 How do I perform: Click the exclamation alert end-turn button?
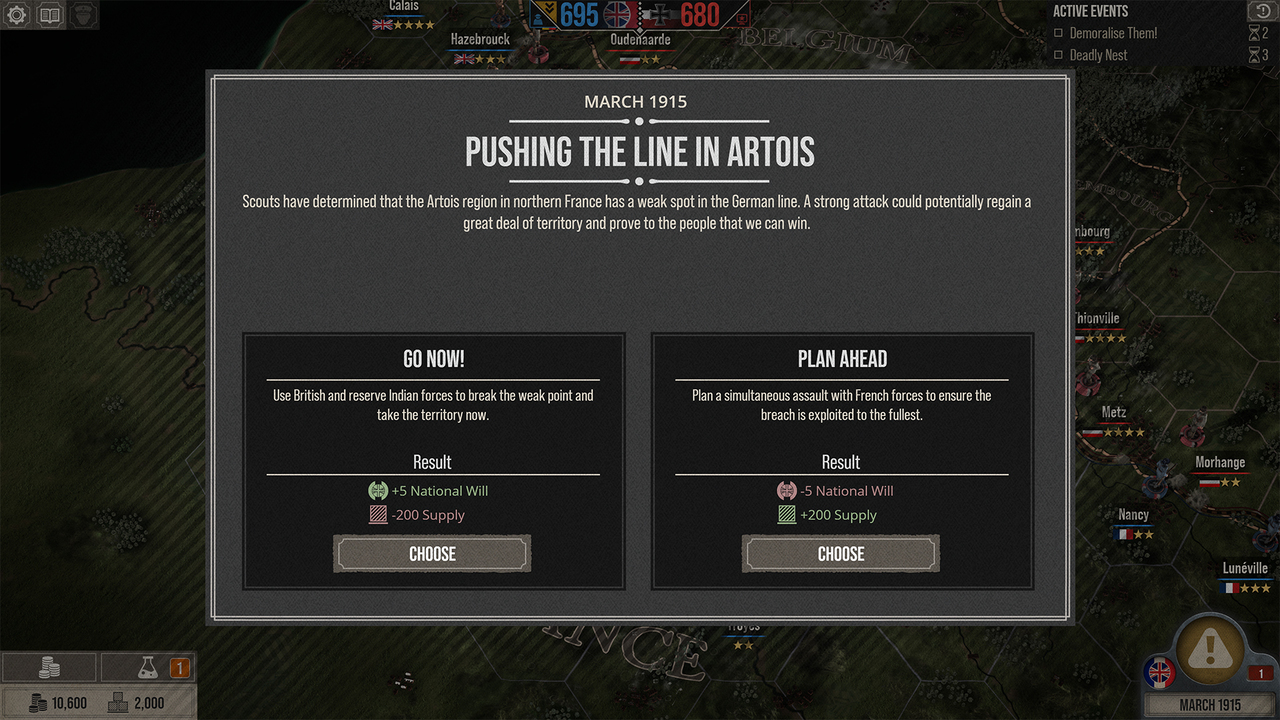pyautogui.click(x=1210, y=650)
